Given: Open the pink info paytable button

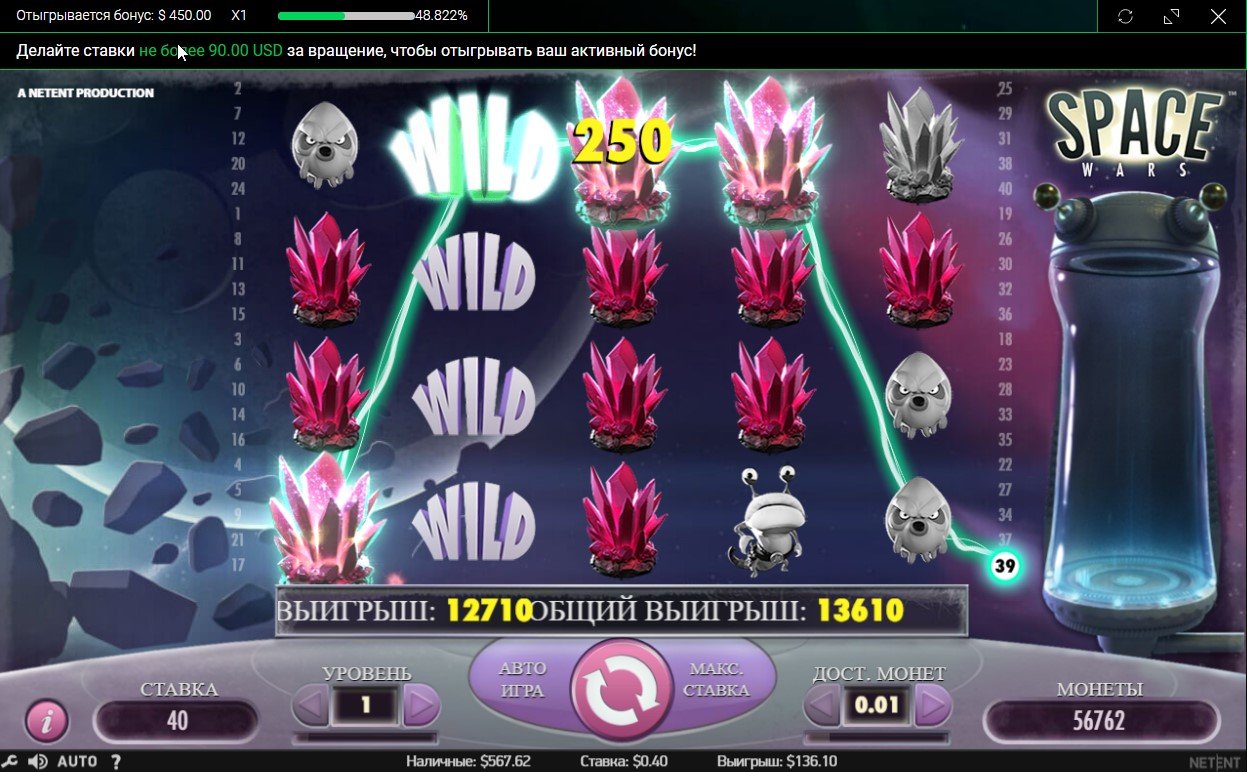Looking at the screenshot, I should click(x=46, y=719).
